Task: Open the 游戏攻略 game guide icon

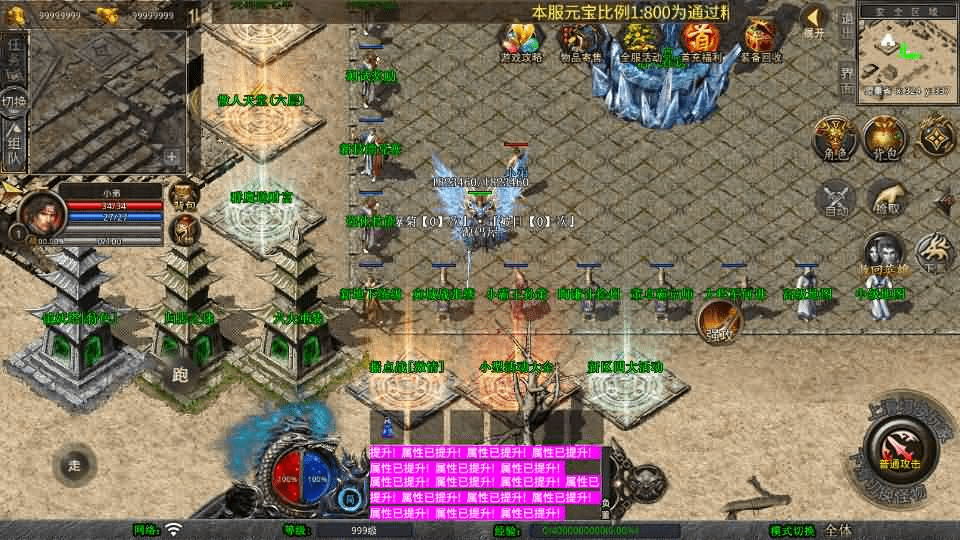Action: pyautogui.click(x=522, y=41)
